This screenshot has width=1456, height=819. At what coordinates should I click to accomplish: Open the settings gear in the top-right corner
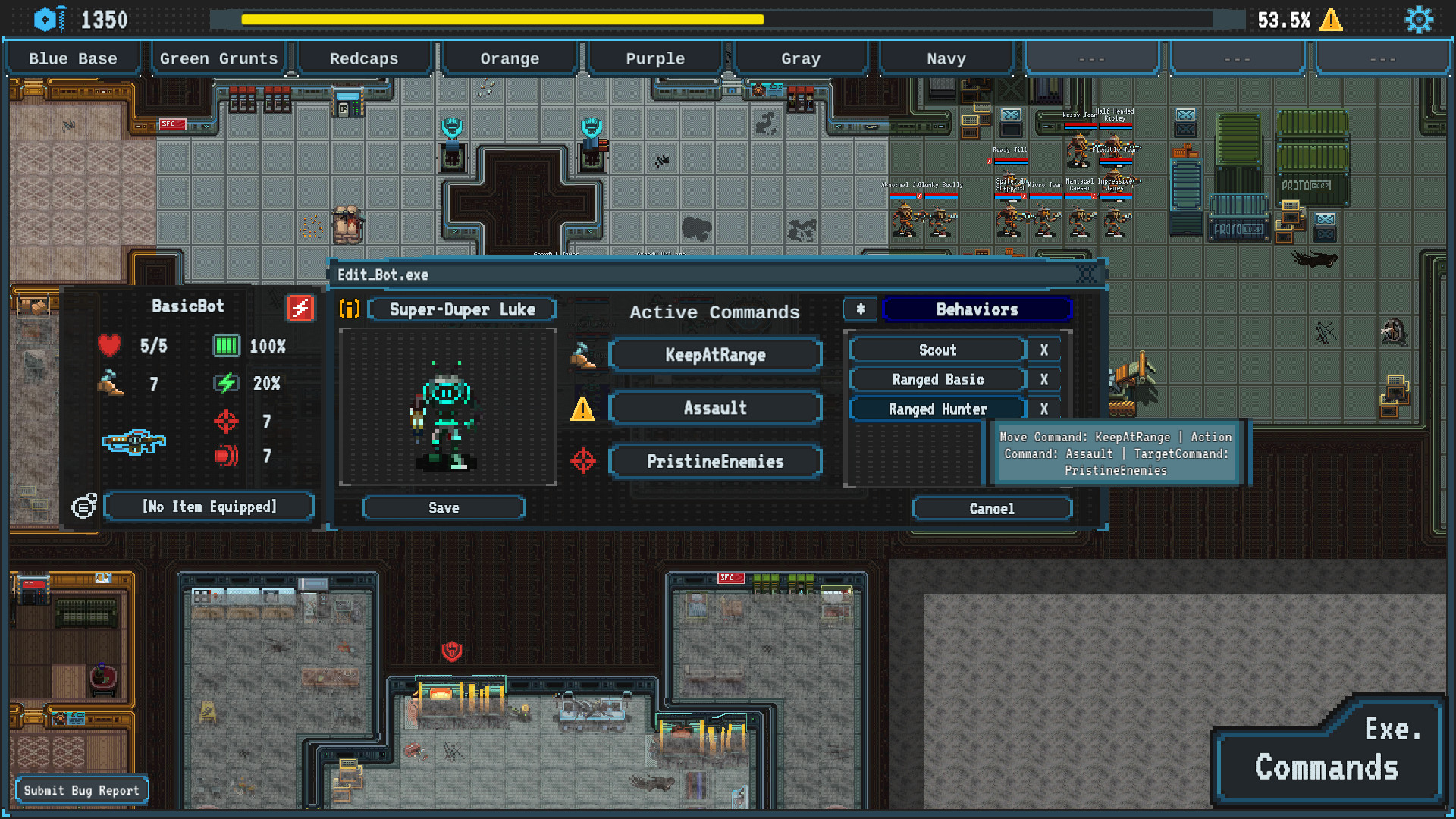pyautogui.click(x=1419, y=19)
